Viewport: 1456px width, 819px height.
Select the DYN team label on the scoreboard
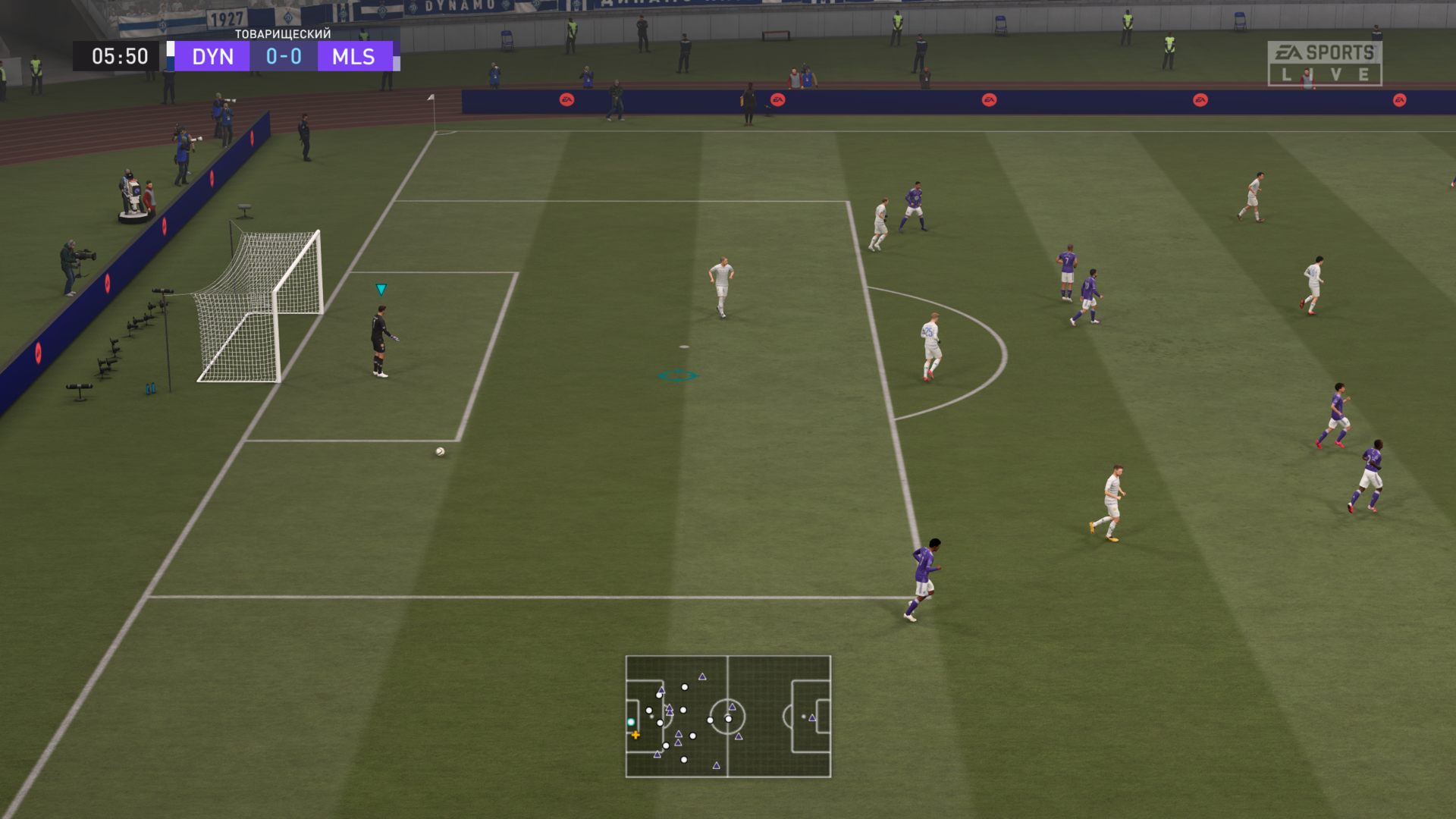coord(212,57)
